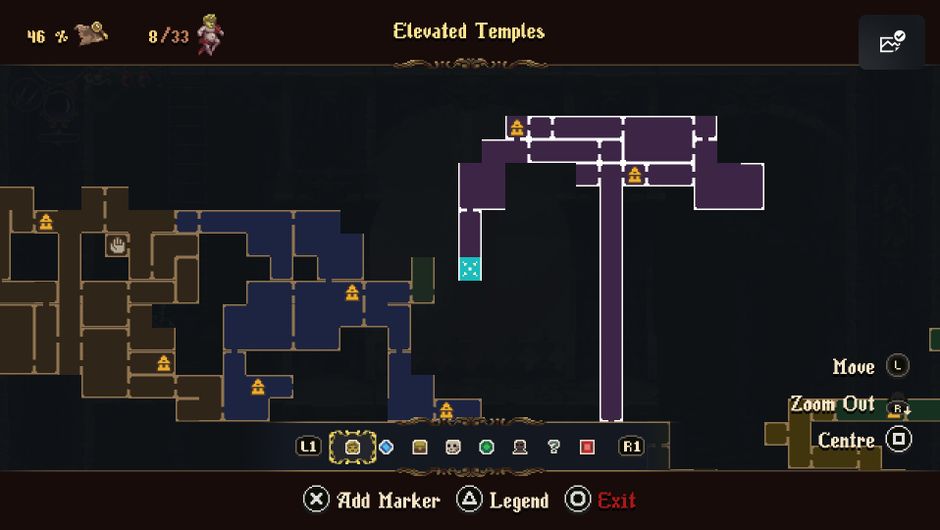940x530 pixels.
Task: Click Add Marker at the bottom
Action: pos(373,500)
